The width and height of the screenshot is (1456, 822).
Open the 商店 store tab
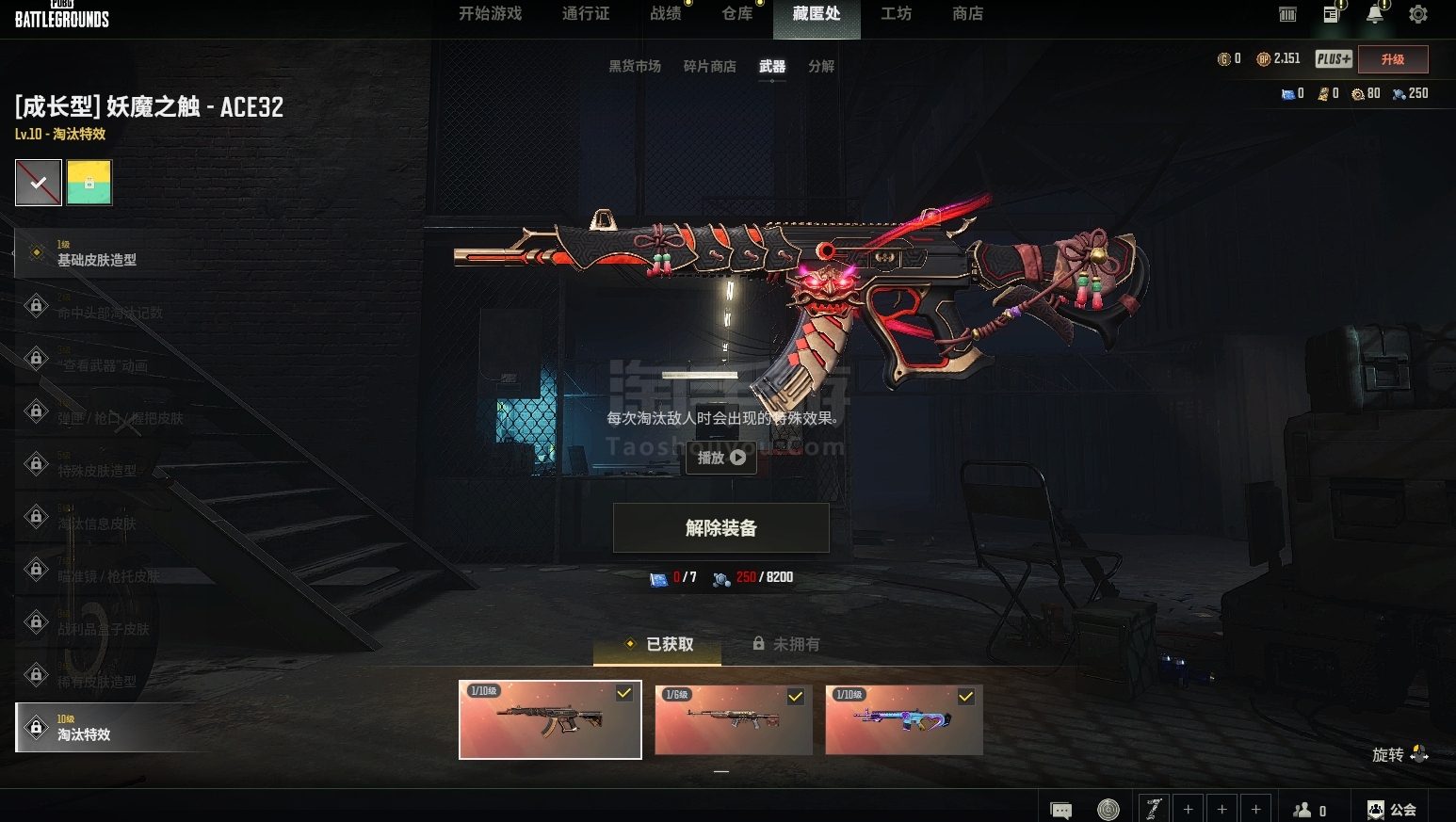click(967, 14)
